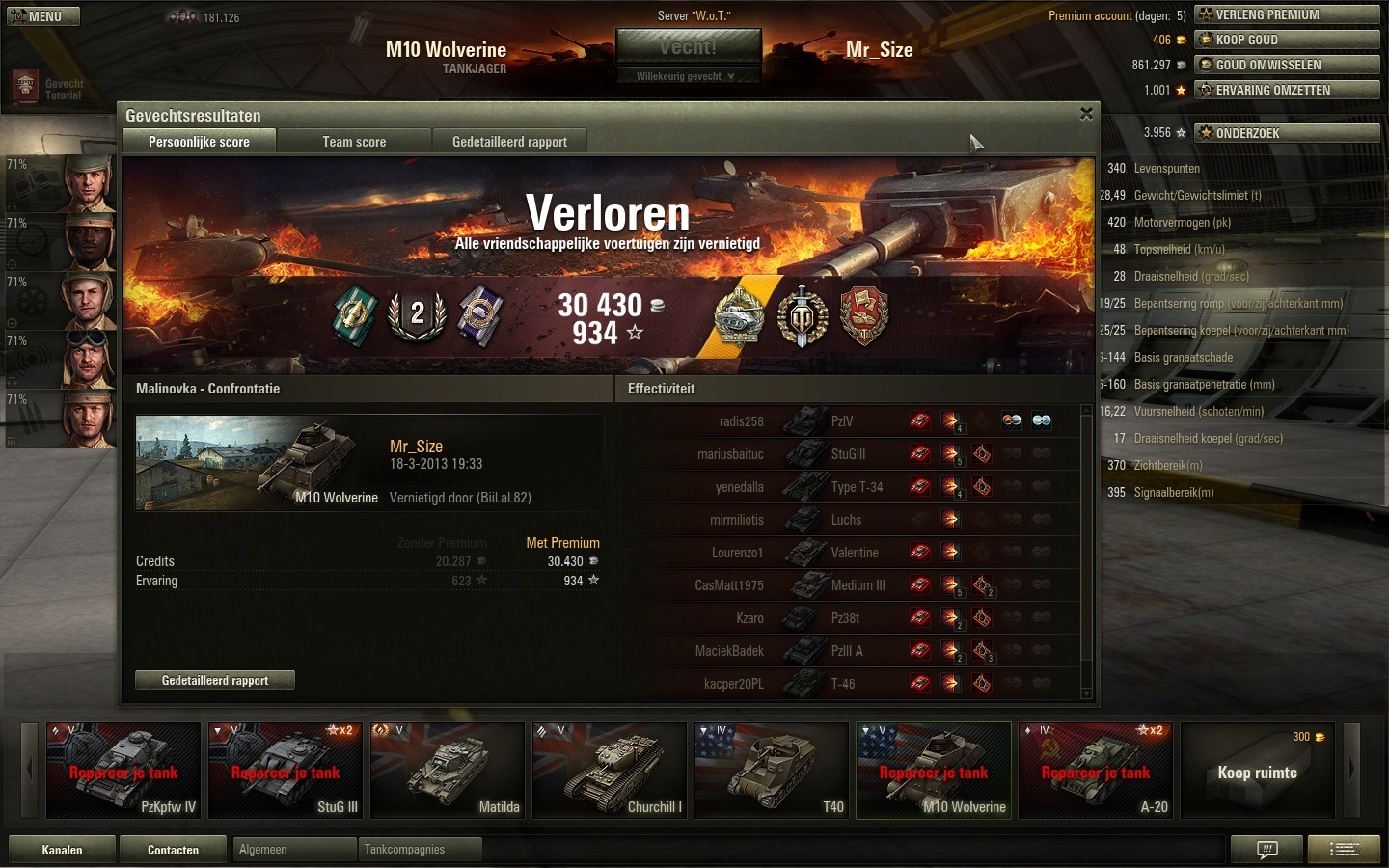Switch to the Team score tab

[354, 142]
